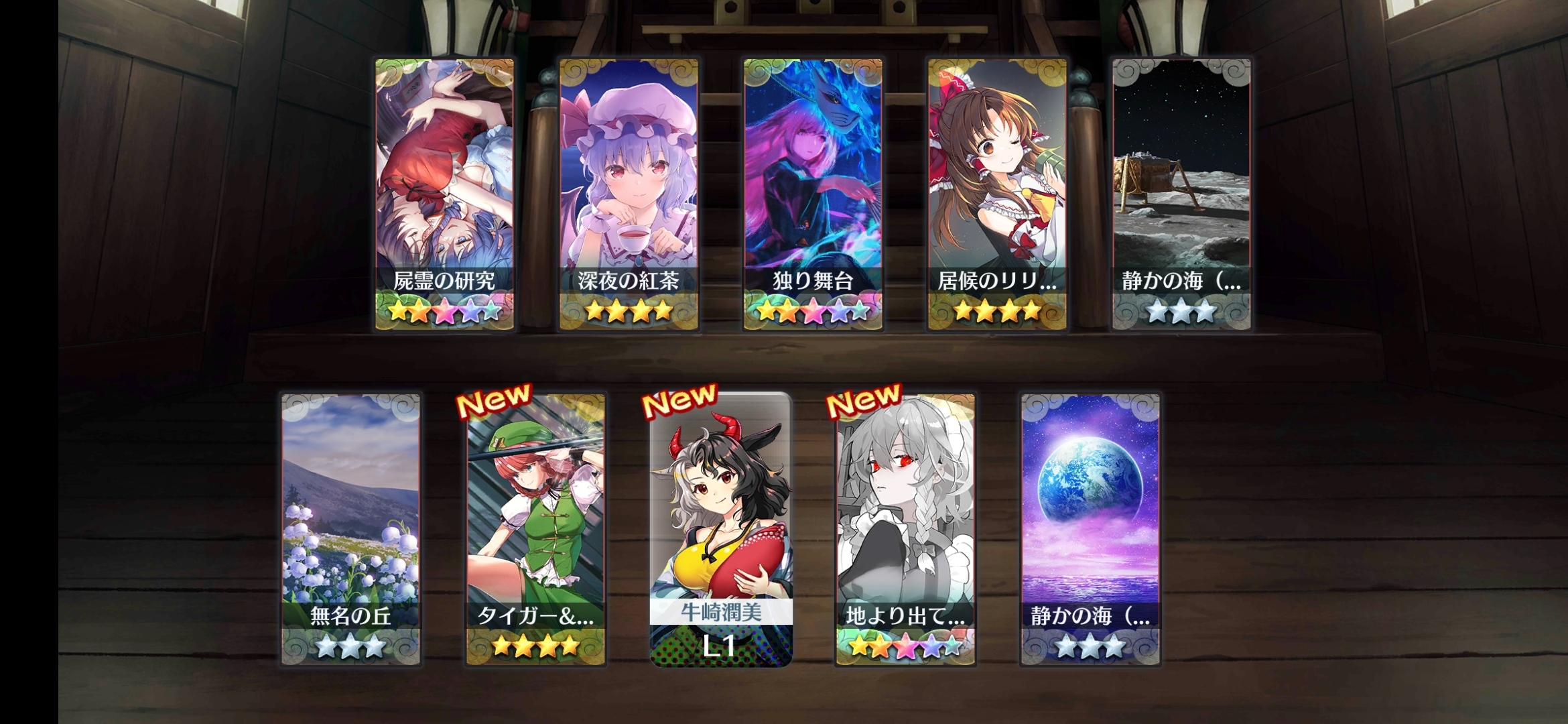Show the new character 牛崎潤美

click(x=721, y=530)
